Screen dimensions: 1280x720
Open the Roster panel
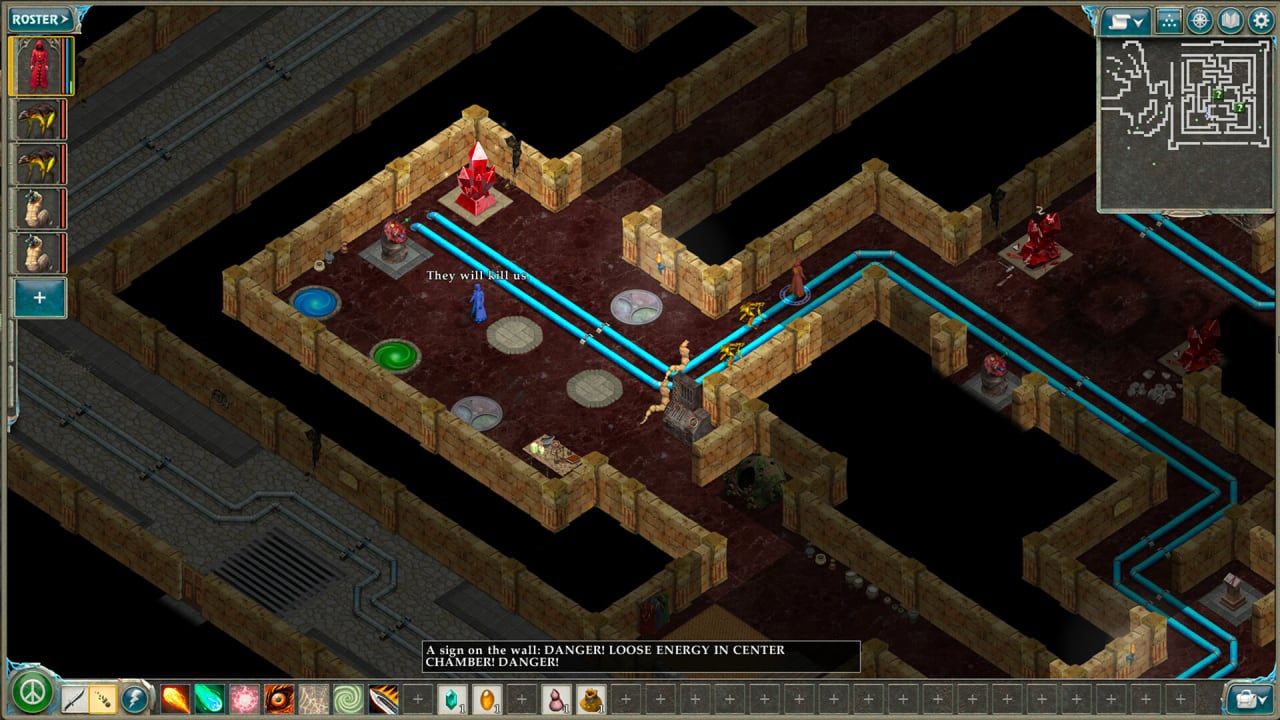click(41, 19)
